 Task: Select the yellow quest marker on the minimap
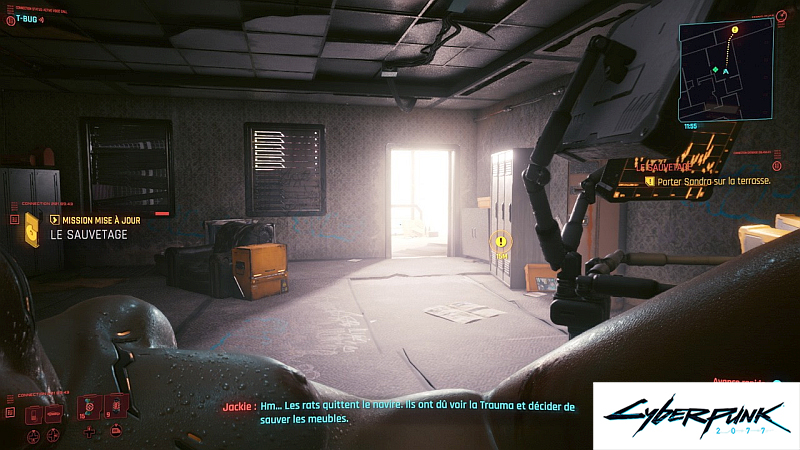pos(735,31)
